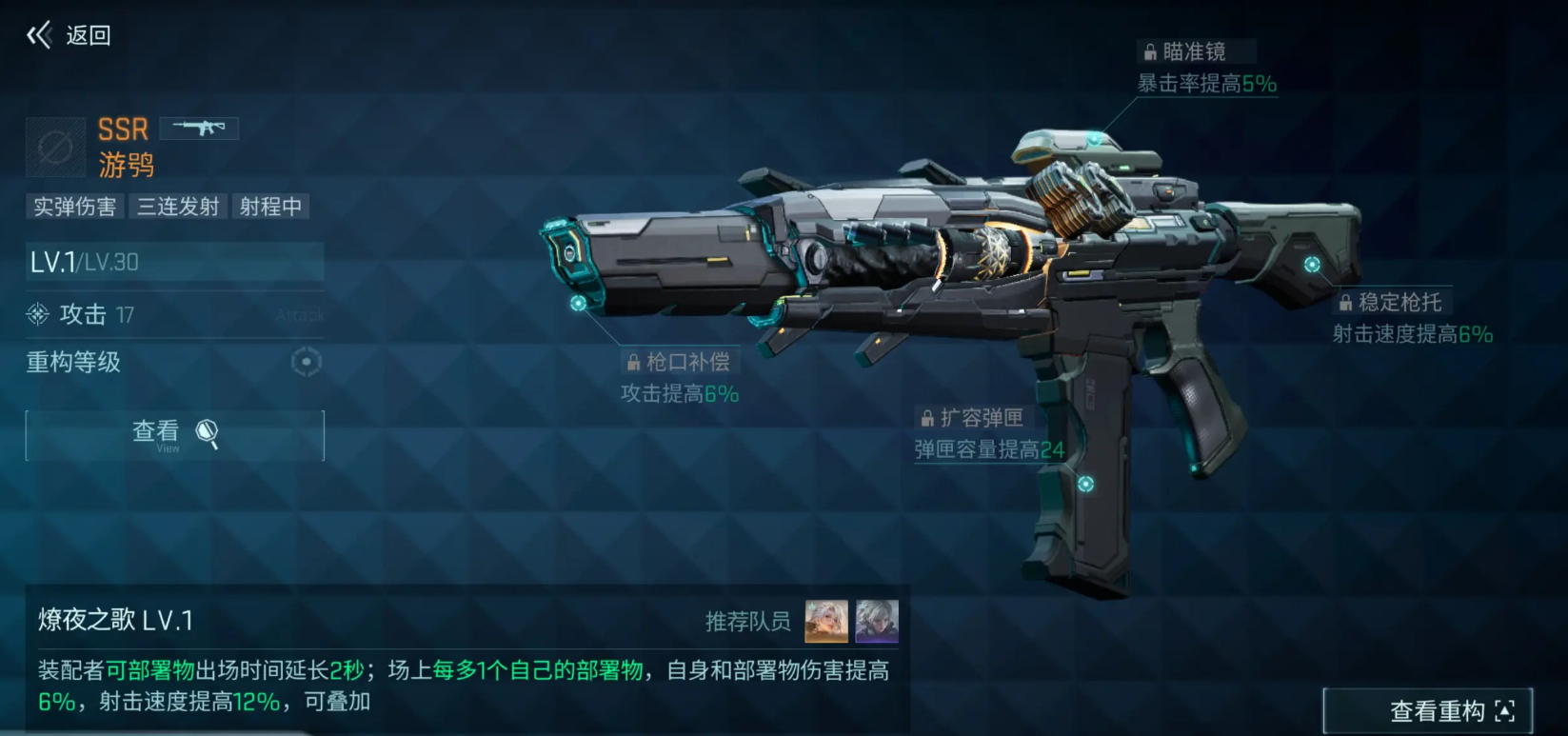Screen dimensions: 1568x736
Task: View the first recommended squad member portrait
Action: (826, 622)
